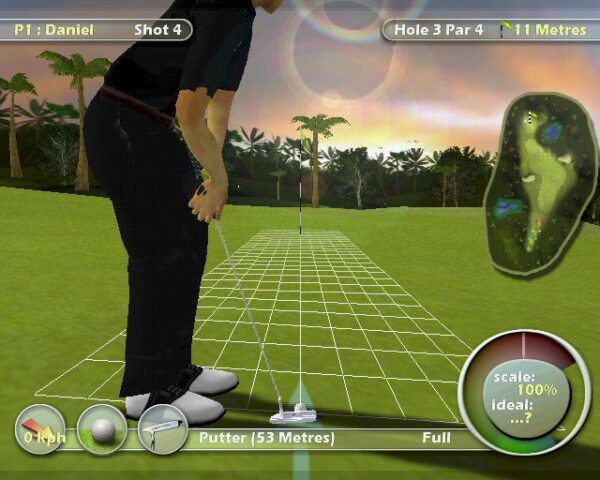
Task: Click the golf ball icon
Action: click(102, 429)
